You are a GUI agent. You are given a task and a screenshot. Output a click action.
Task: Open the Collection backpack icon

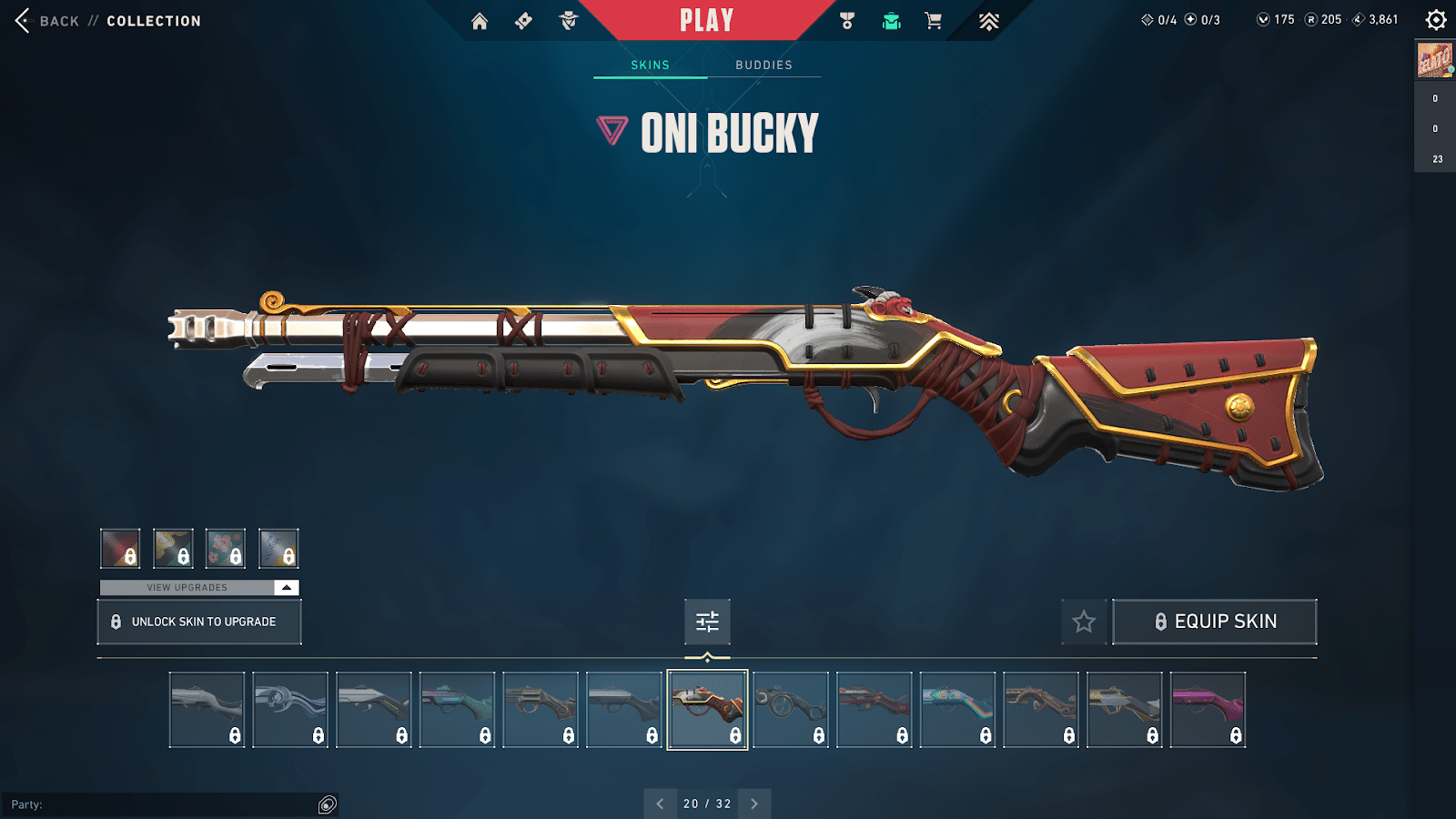click(x=890, y=20)
